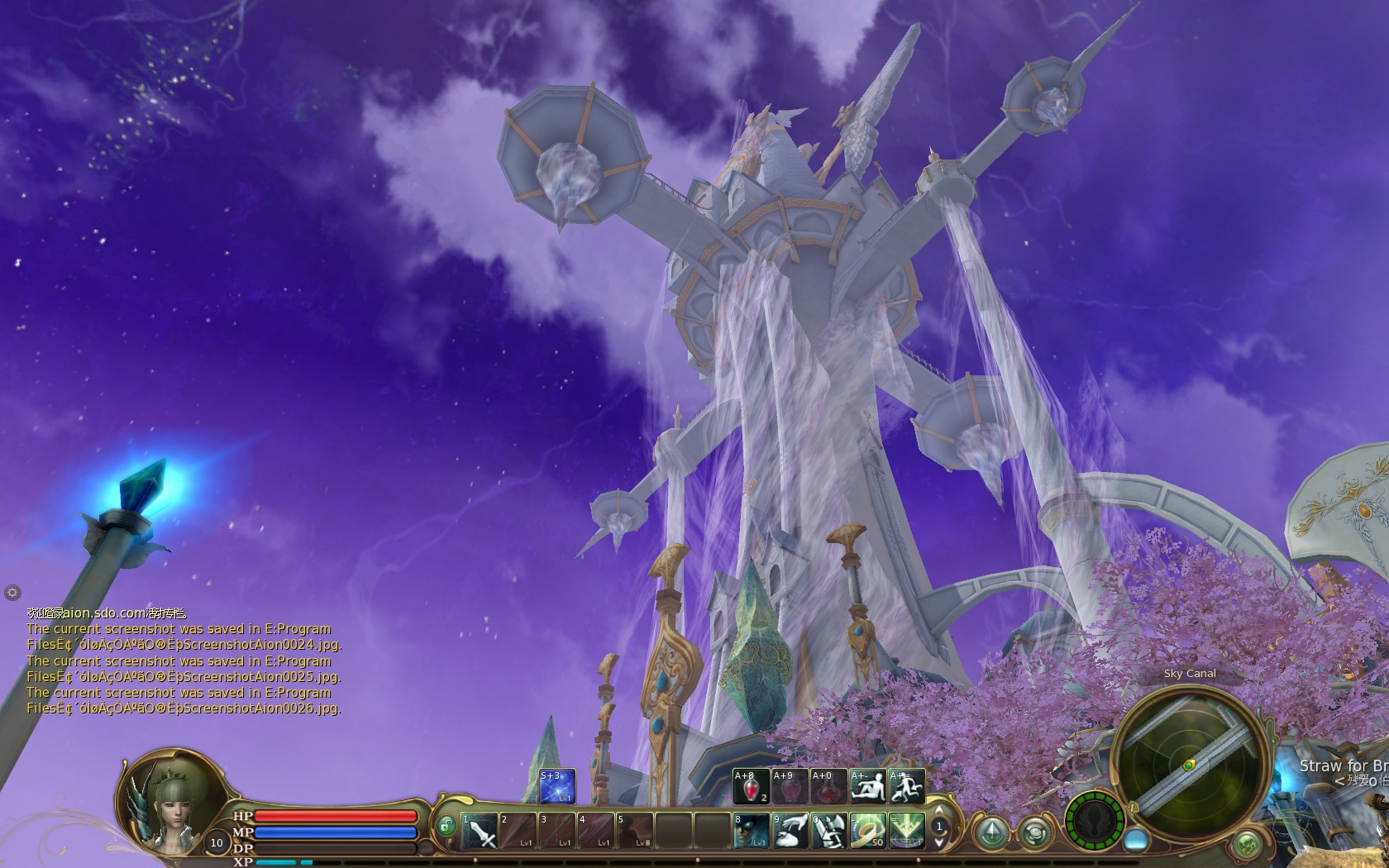Select the axe and sword icon in slot 0
Screen dimensions: 1389x868
pos(828,830)
